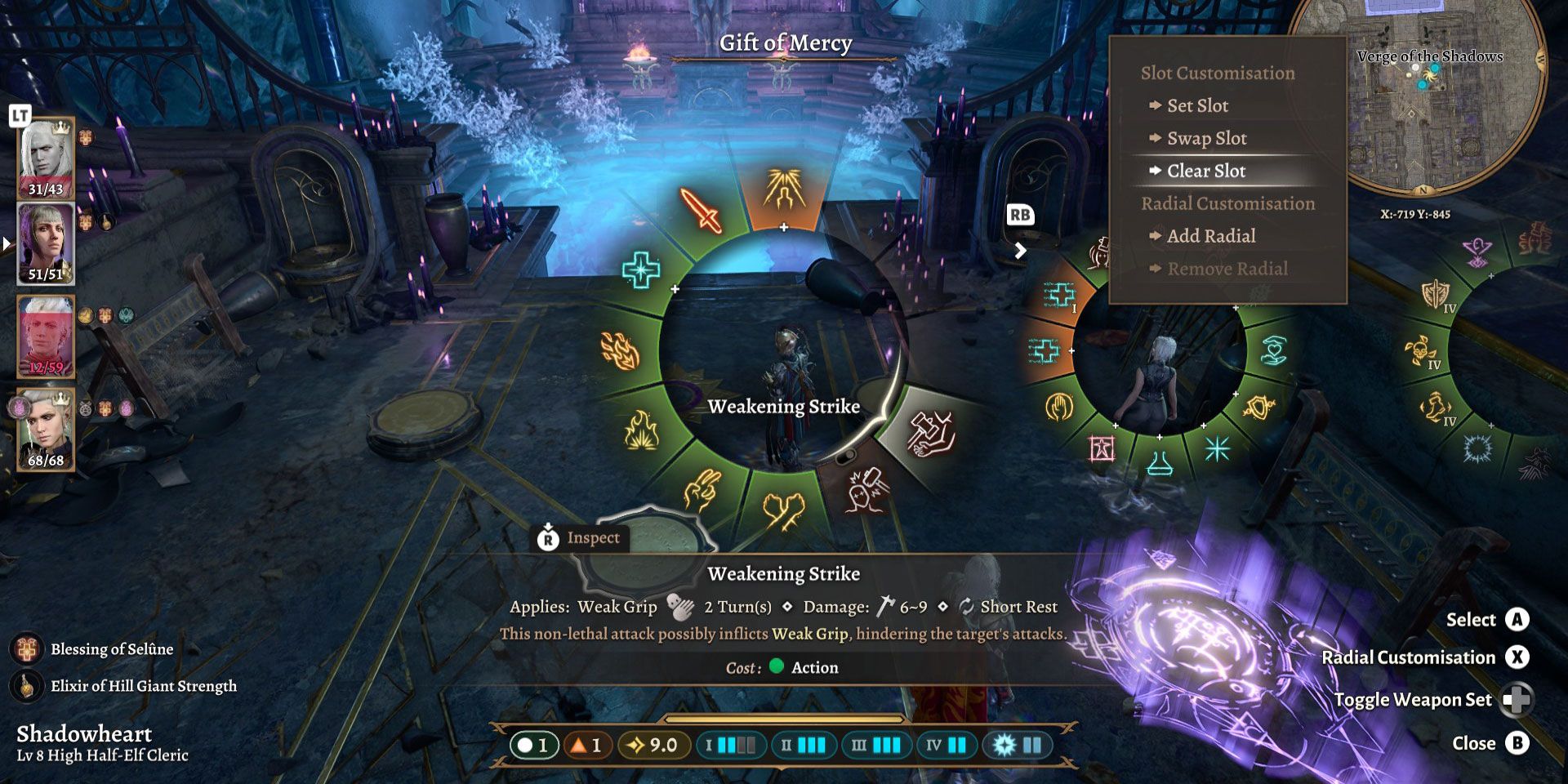Image resolution: width=1568 pixels, height=784 pixels.
Task: Pick the two-finger hand gesture slot
Action: tap(702, 490)
